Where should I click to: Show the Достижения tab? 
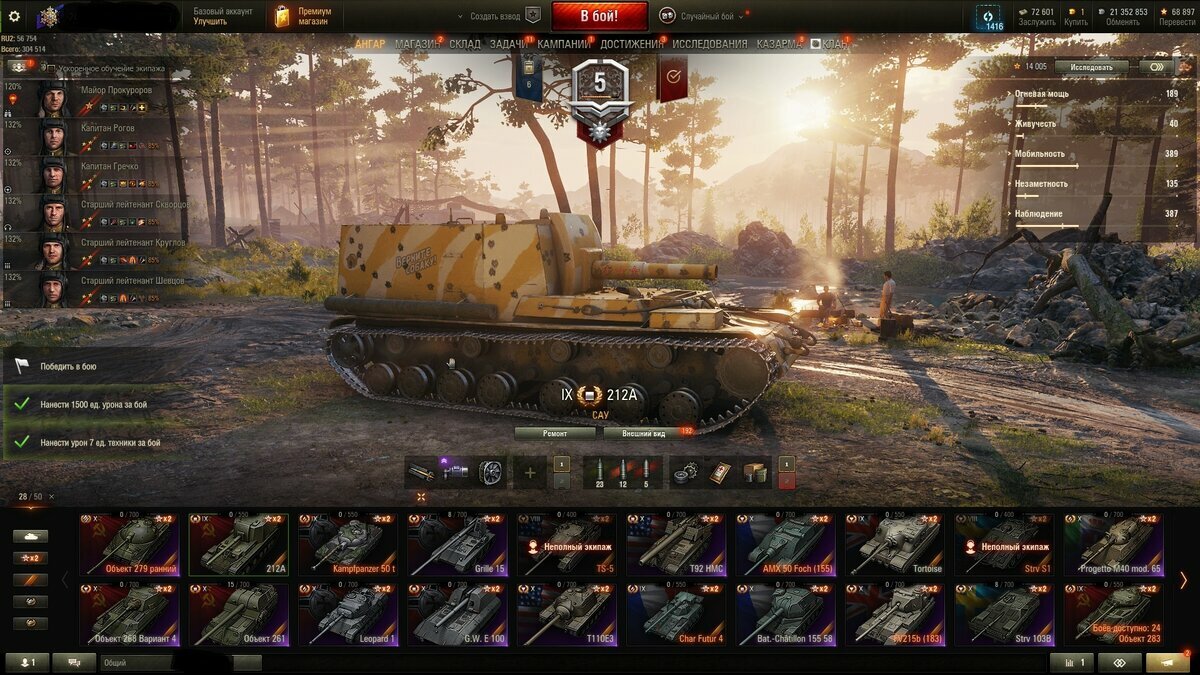coord(631,44)
